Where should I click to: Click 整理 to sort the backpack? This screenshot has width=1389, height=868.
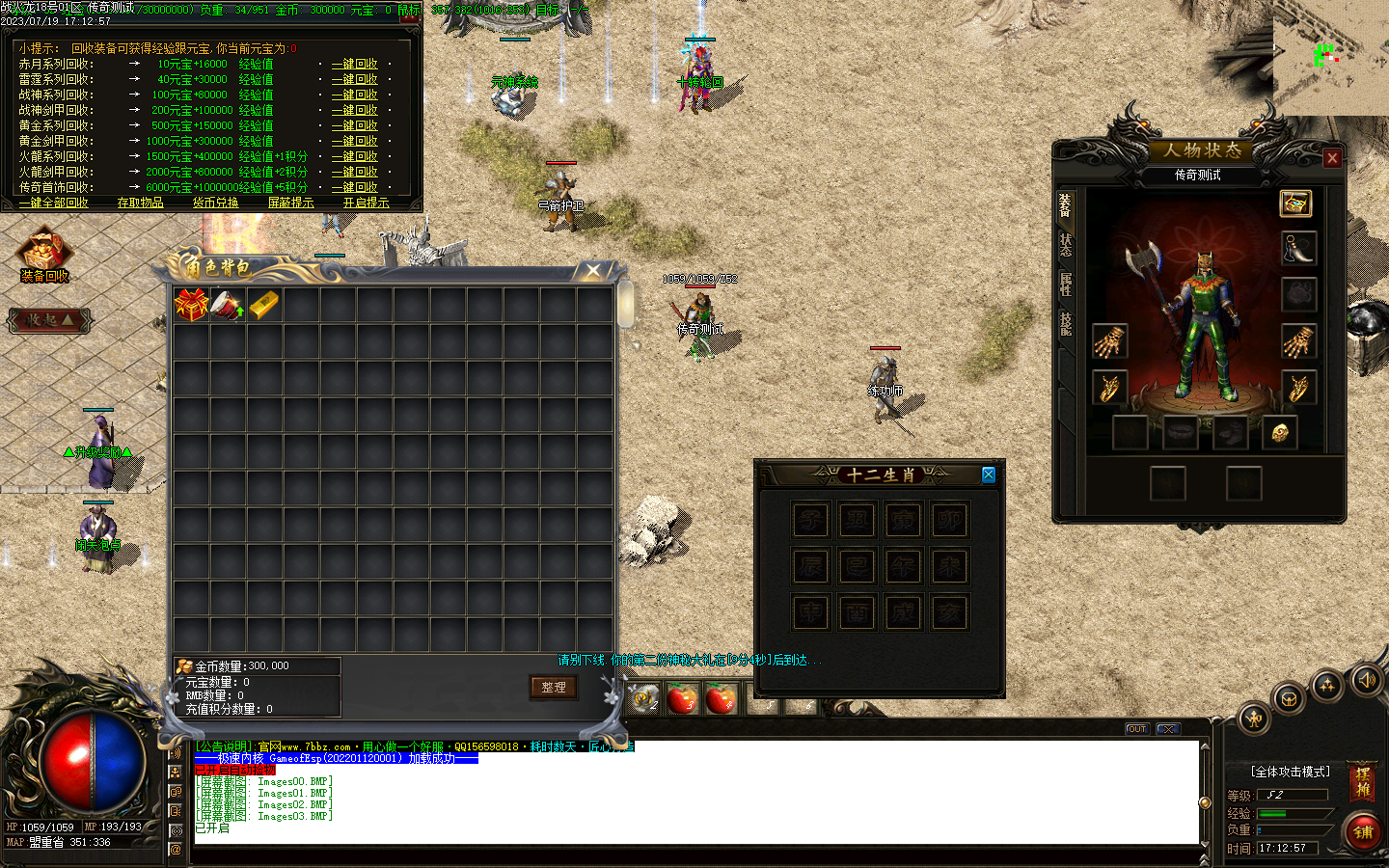[553, 688]
